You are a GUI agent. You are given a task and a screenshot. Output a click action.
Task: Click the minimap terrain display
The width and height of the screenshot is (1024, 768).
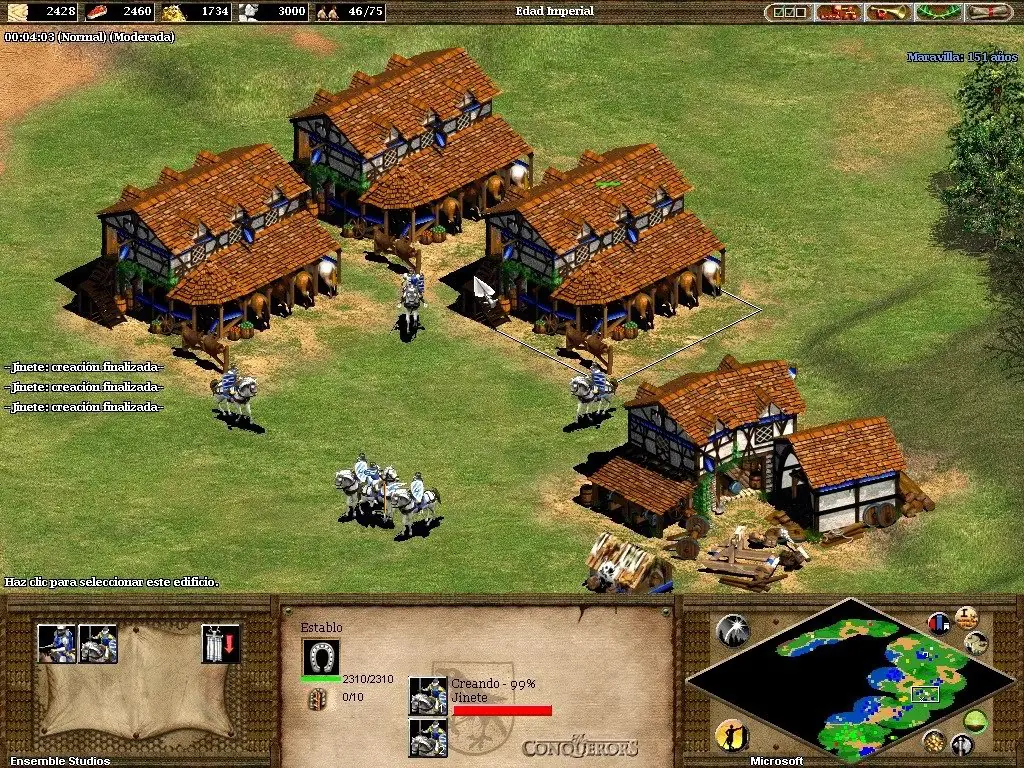coord(850,680)
